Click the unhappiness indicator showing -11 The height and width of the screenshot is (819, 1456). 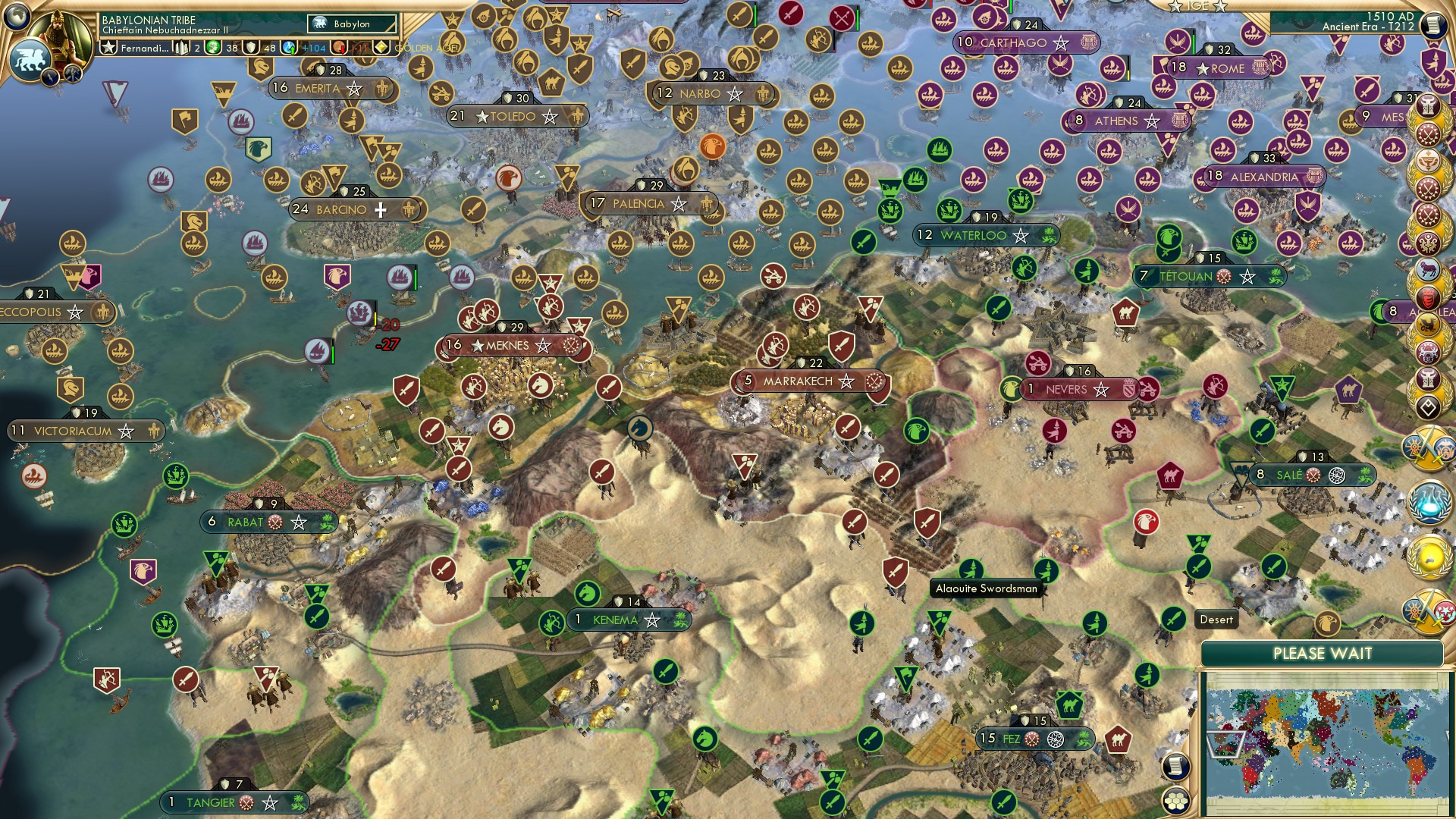[343, 48]
